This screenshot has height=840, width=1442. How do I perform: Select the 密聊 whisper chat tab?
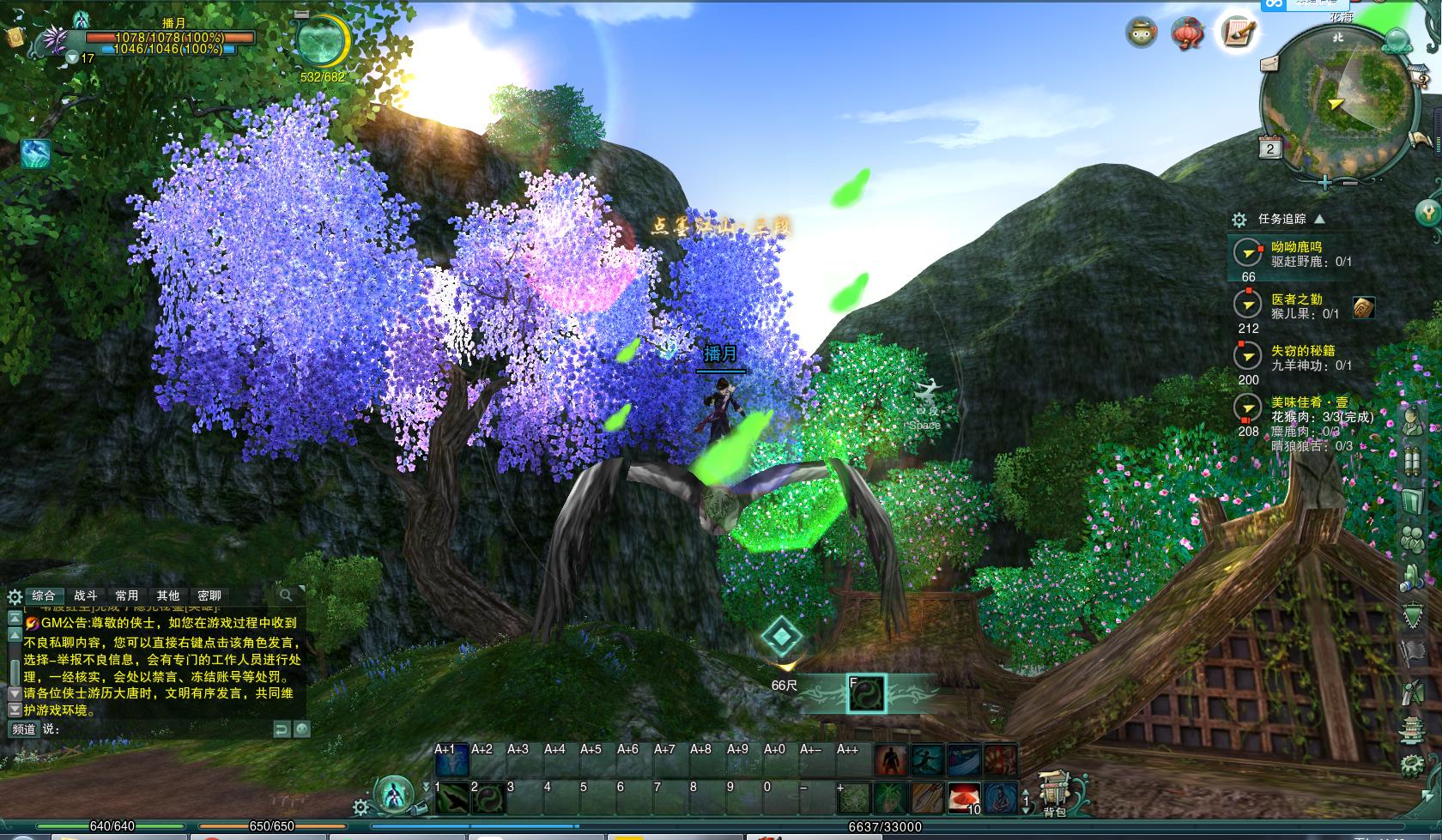point(209,595)
